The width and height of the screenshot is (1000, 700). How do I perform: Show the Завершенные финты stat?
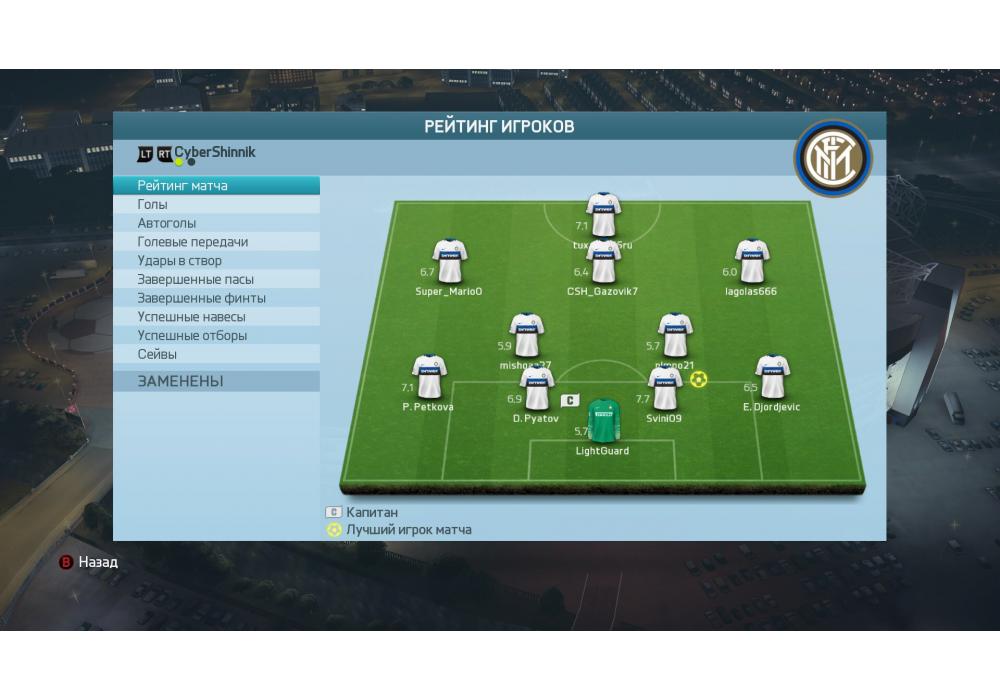point(216,298)
